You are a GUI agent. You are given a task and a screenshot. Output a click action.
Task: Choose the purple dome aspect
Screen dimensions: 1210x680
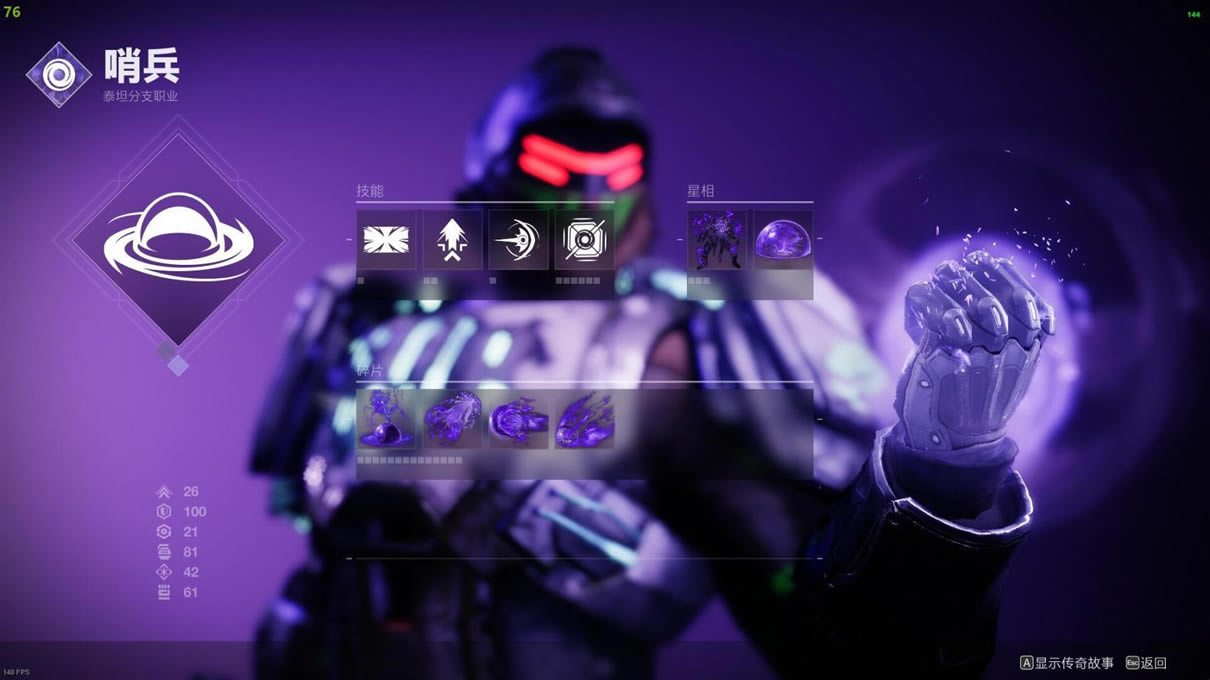782,240
